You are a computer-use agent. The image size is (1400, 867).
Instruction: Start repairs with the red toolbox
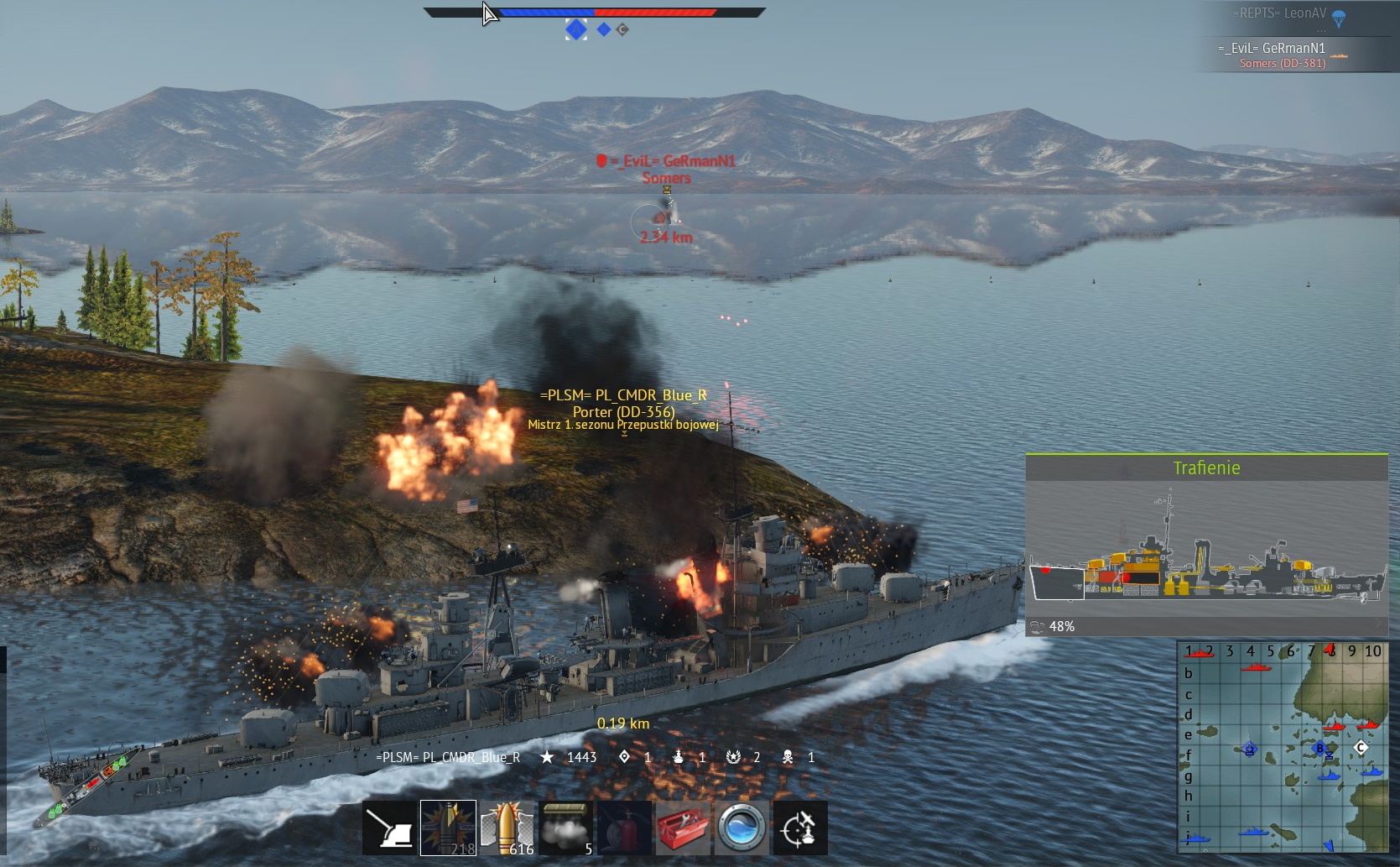(683, 828)
